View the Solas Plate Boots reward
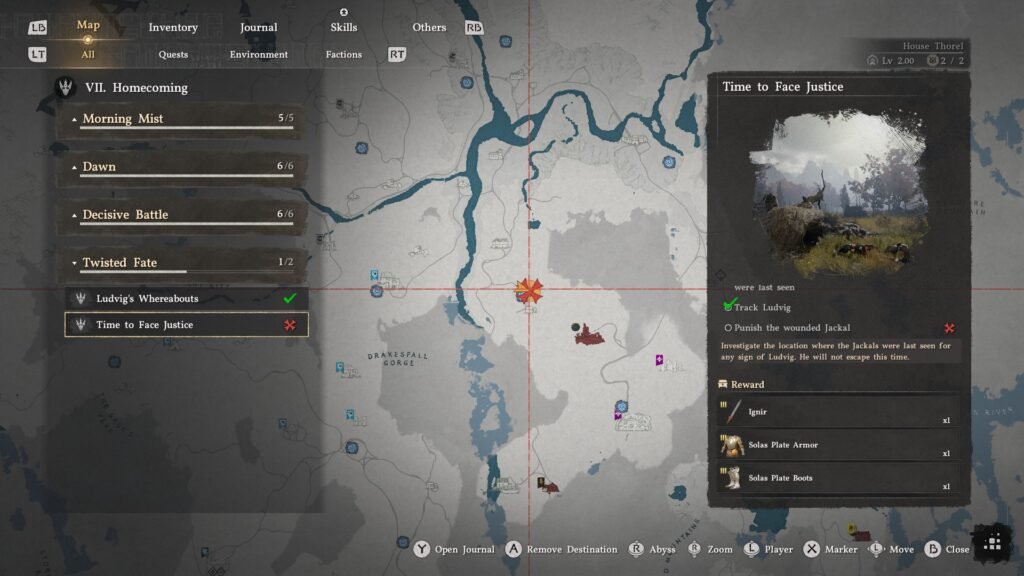Image resolution: width=1024 pixels, height=576 pixels. click(838, 478)
